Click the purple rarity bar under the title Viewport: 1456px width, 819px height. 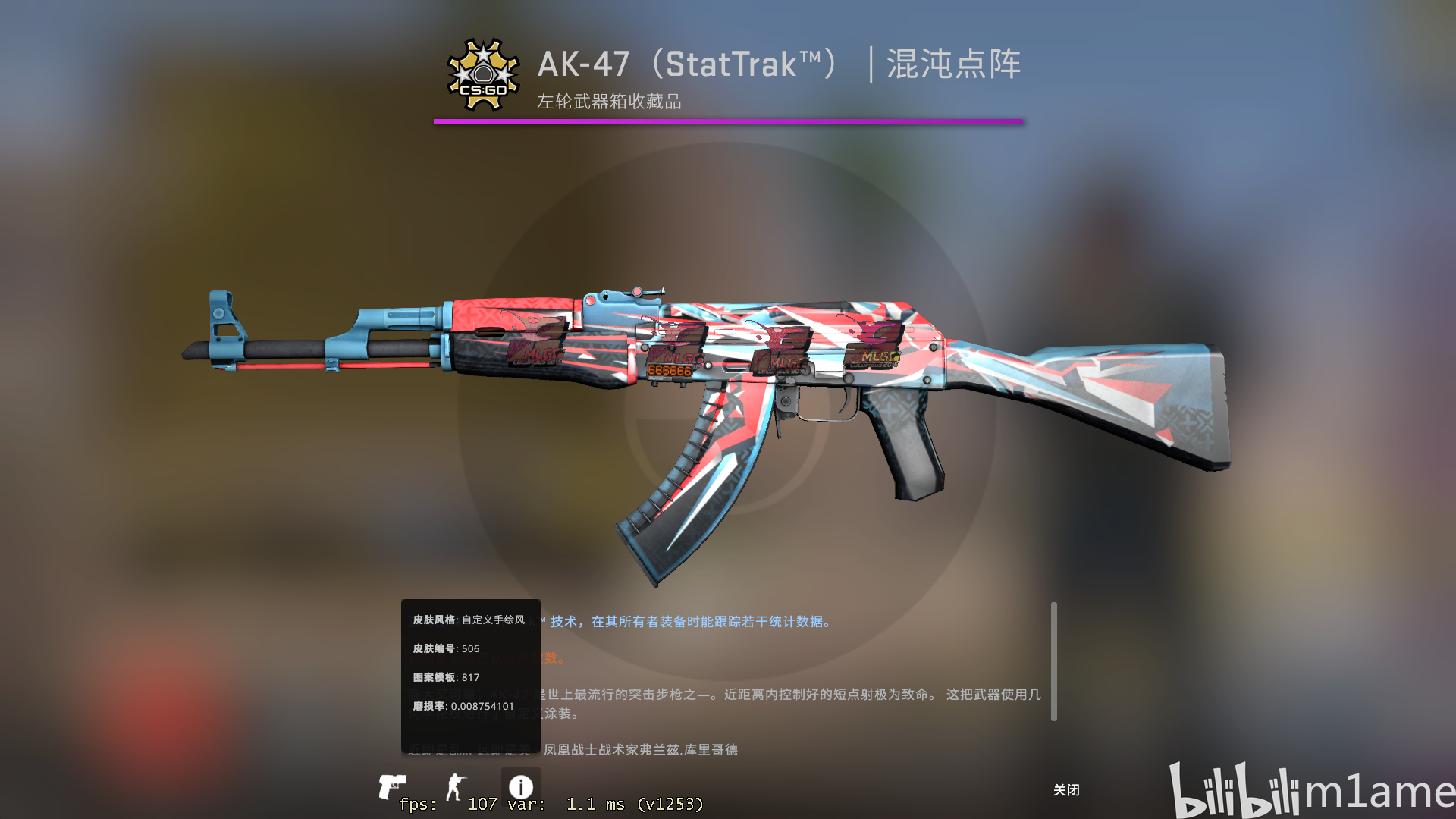(x=728, y=120)
